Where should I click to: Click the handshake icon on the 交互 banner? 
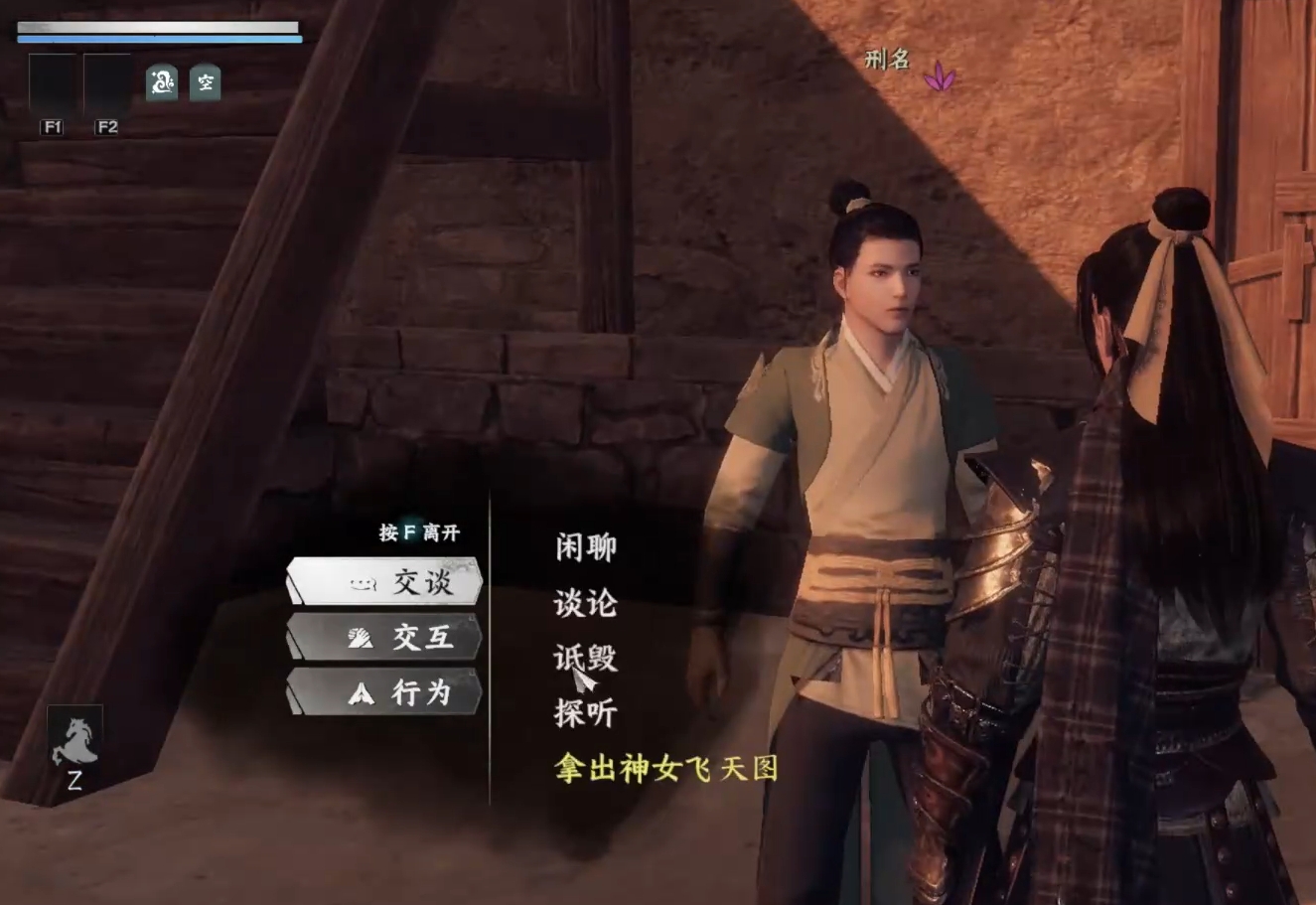(362, 639)
